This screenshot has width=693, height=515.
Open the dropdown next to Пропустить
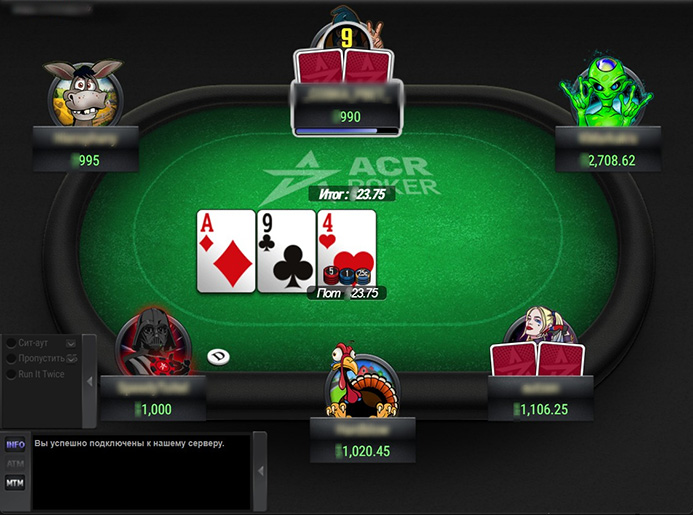click(x=72, y=358)
